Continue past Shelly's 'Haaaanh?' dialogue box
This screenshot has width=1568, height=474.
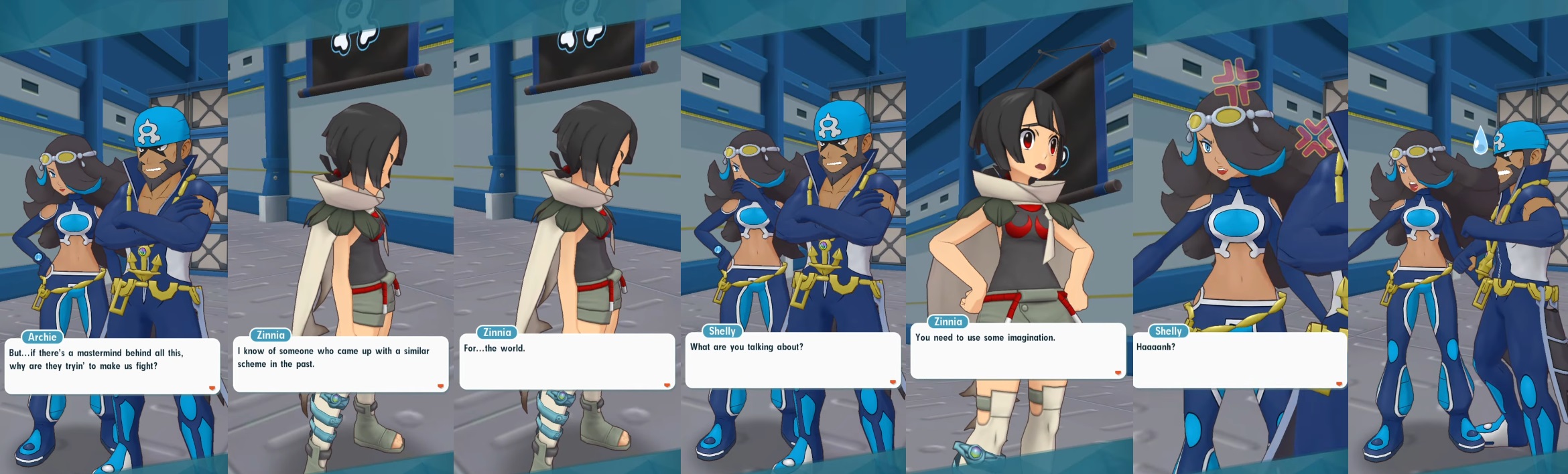tap(1239, 360)
